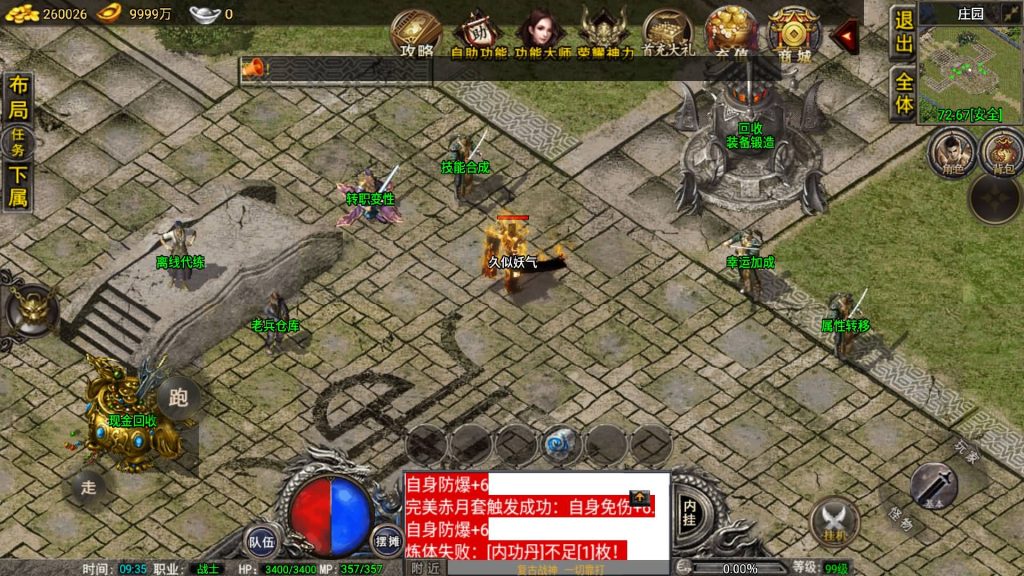Open the 荣耀神力 glory power icon
Screen dimensions: 1024x576
605,32
